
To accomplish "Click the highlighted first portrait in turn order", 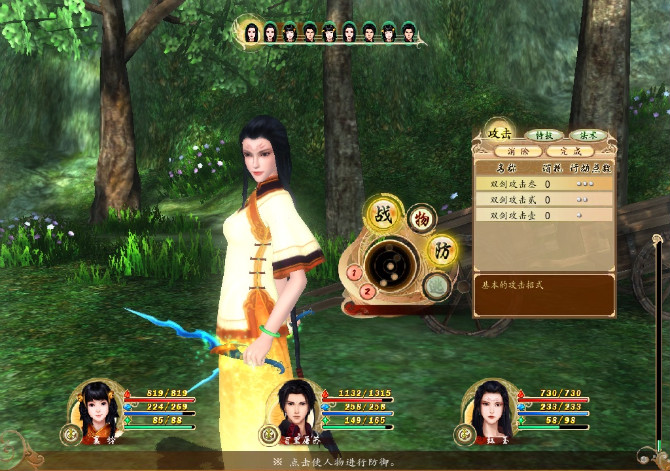I will click(251, 32).
